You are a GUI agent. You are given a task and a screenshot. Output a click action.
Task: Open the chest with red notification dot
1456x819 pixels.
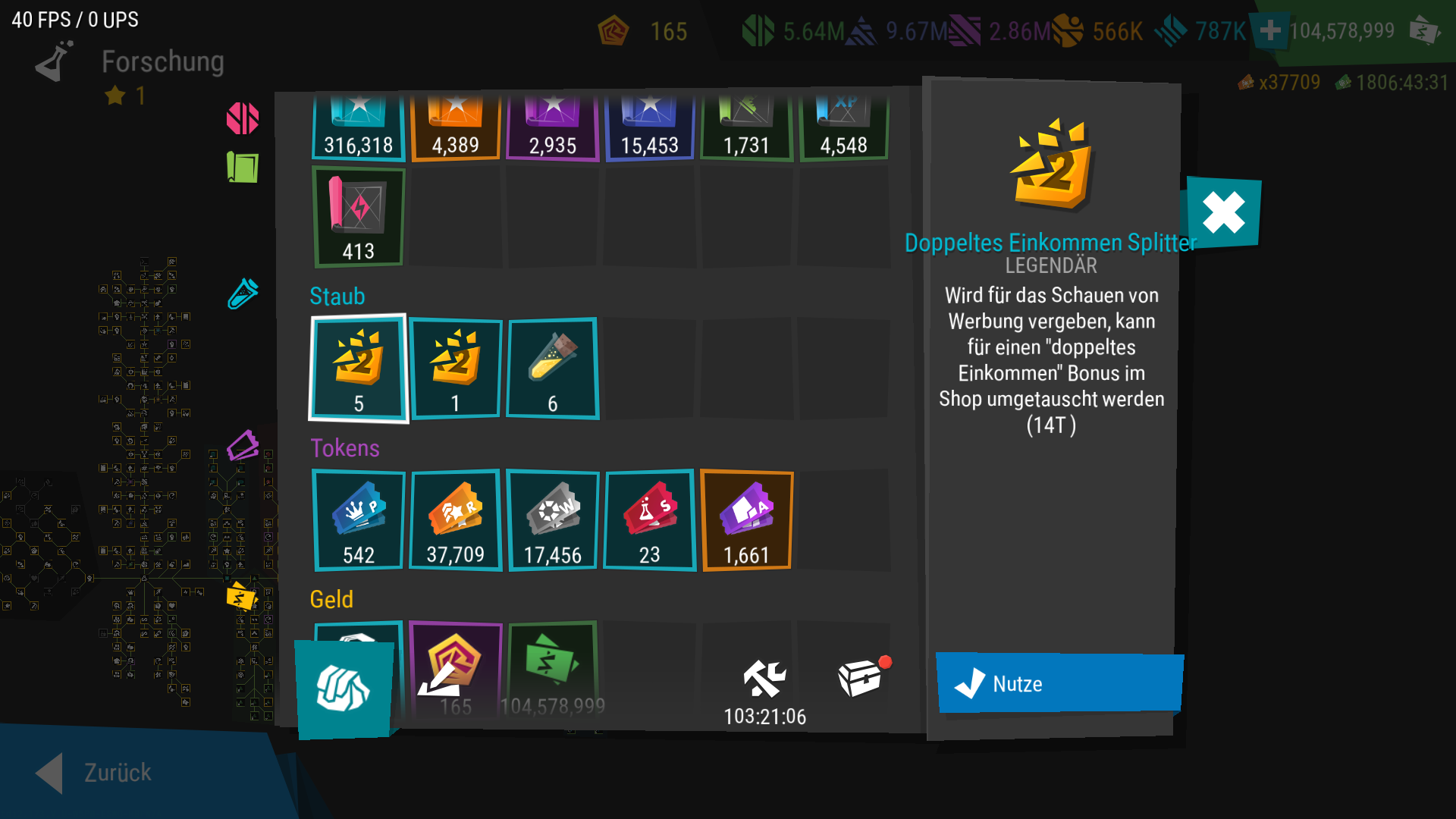[x=861, y=677]
